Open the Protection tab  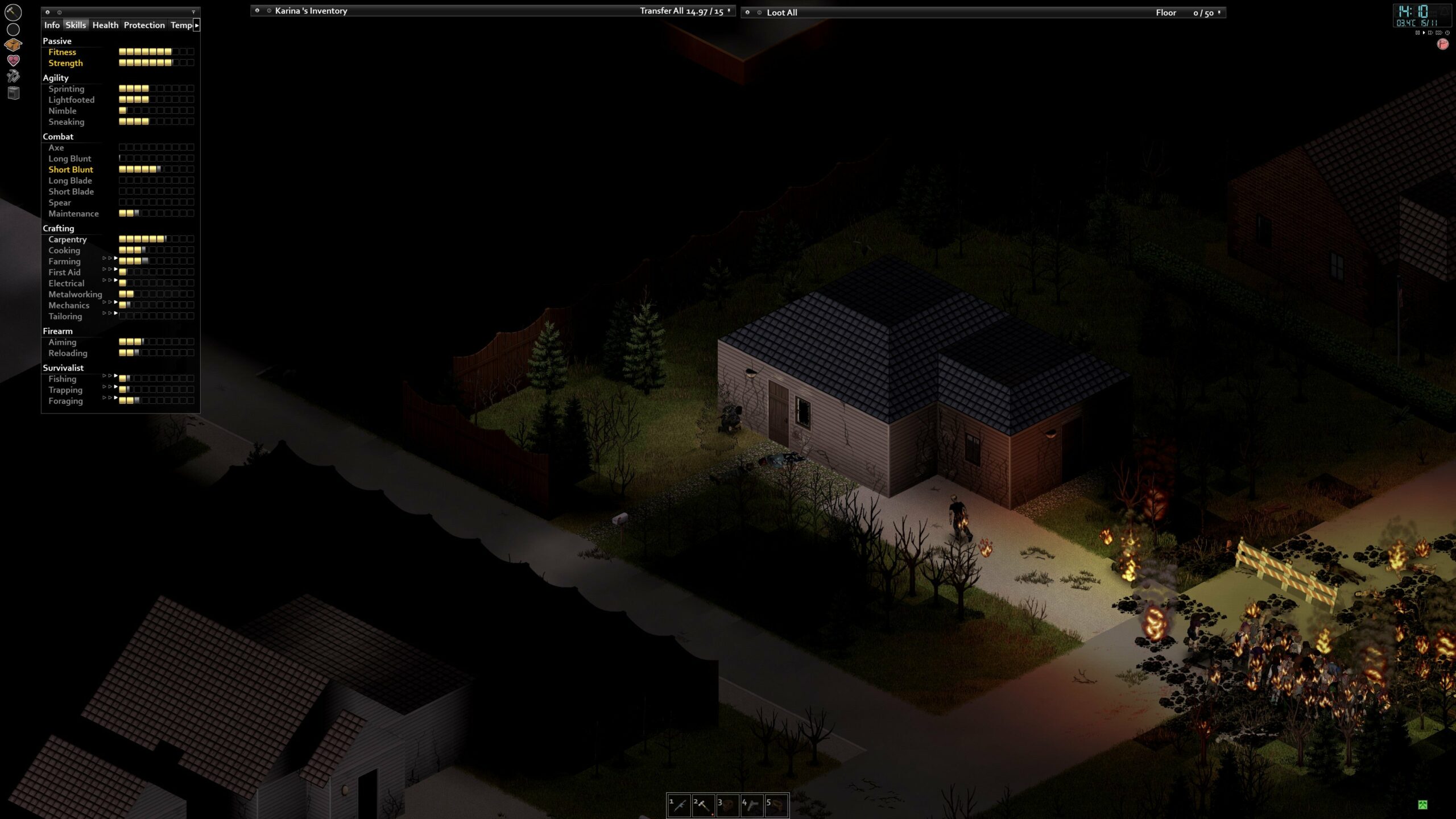tap(144, 25)
